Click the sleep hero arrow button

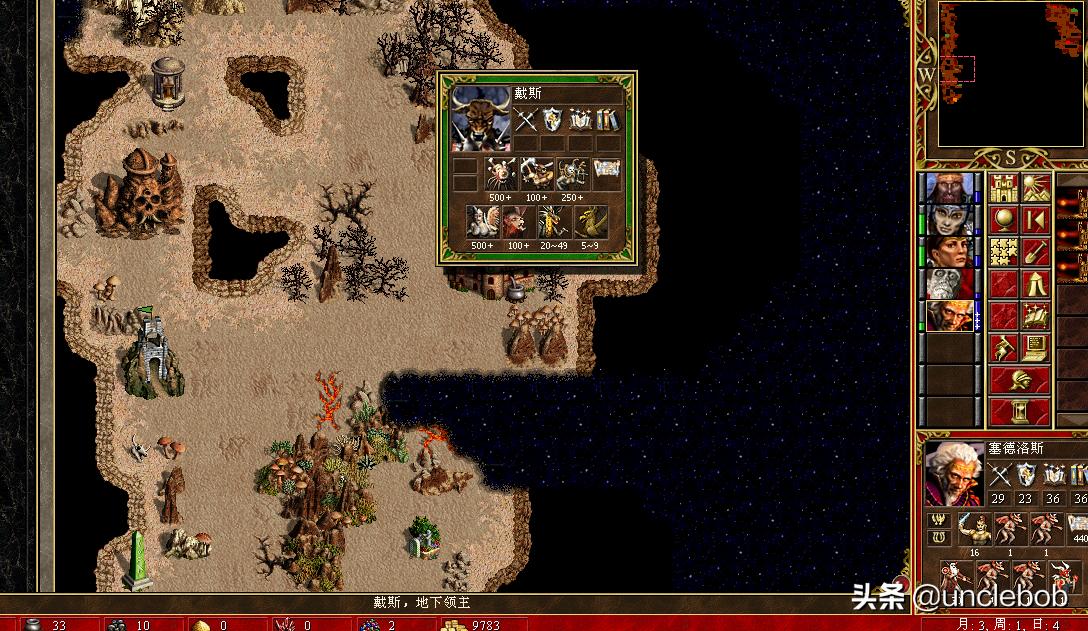tap(1036, 219)
